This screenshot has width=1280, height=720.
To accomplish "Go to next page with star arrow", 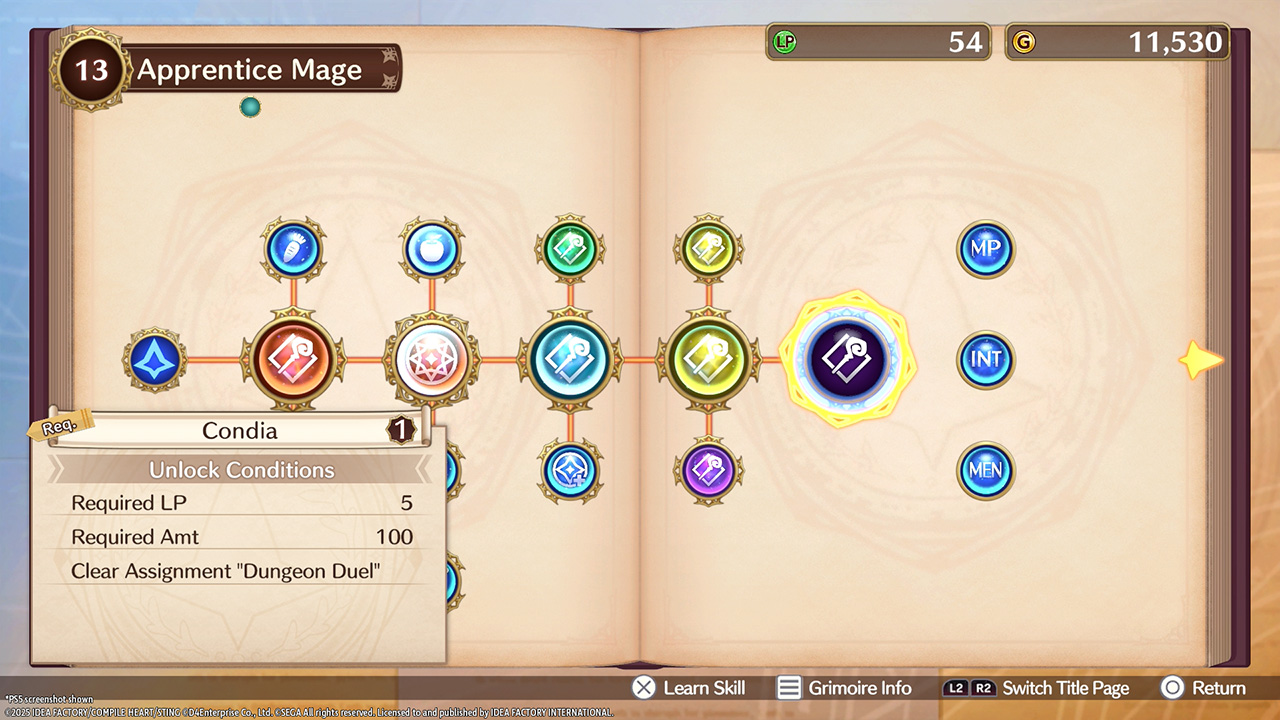I will tap(1200, 360).
